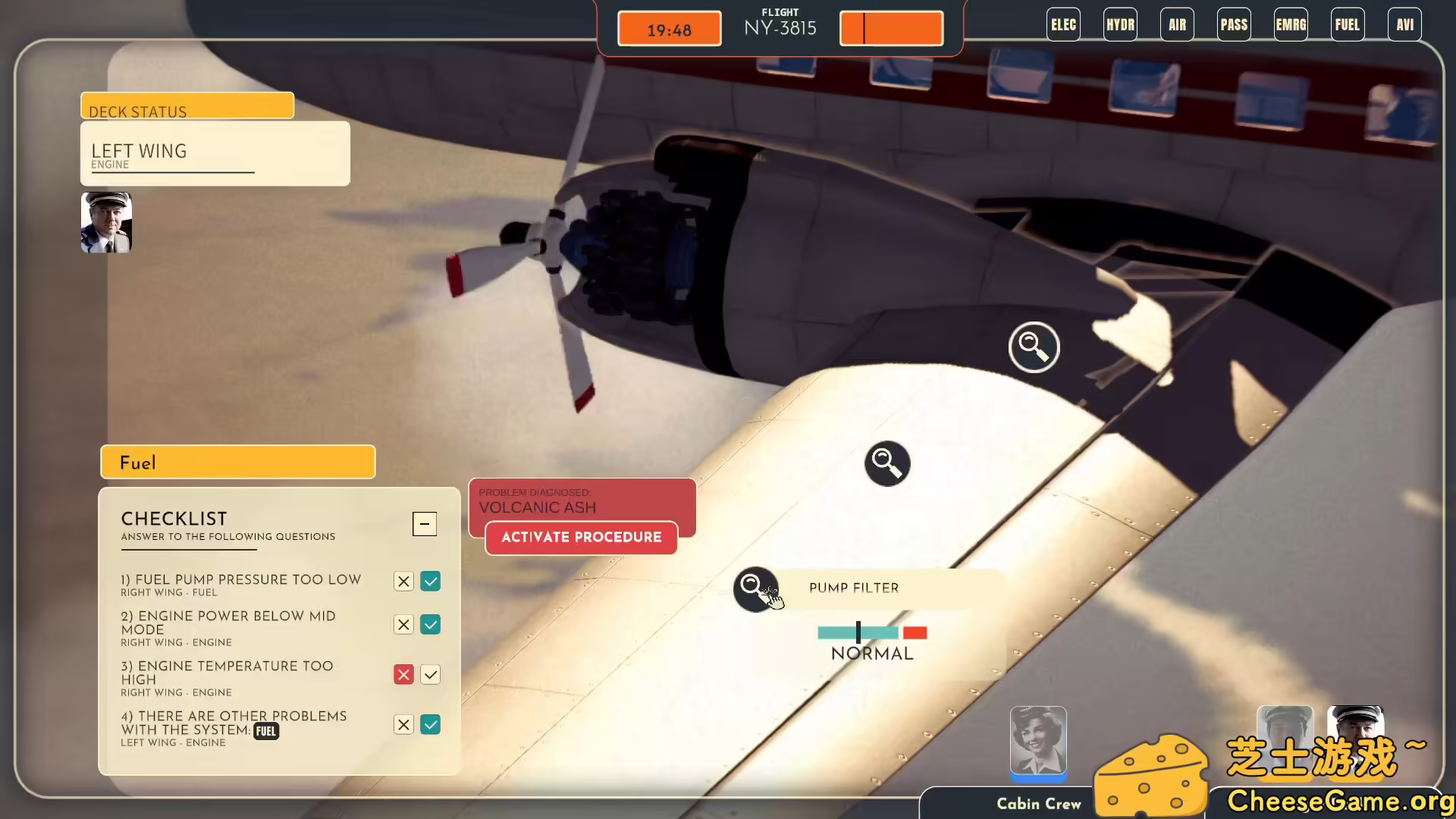This screenshot has width=1456, height=819.
Task: Inspect the pump filter magnifier
Action: coord(756,588)
